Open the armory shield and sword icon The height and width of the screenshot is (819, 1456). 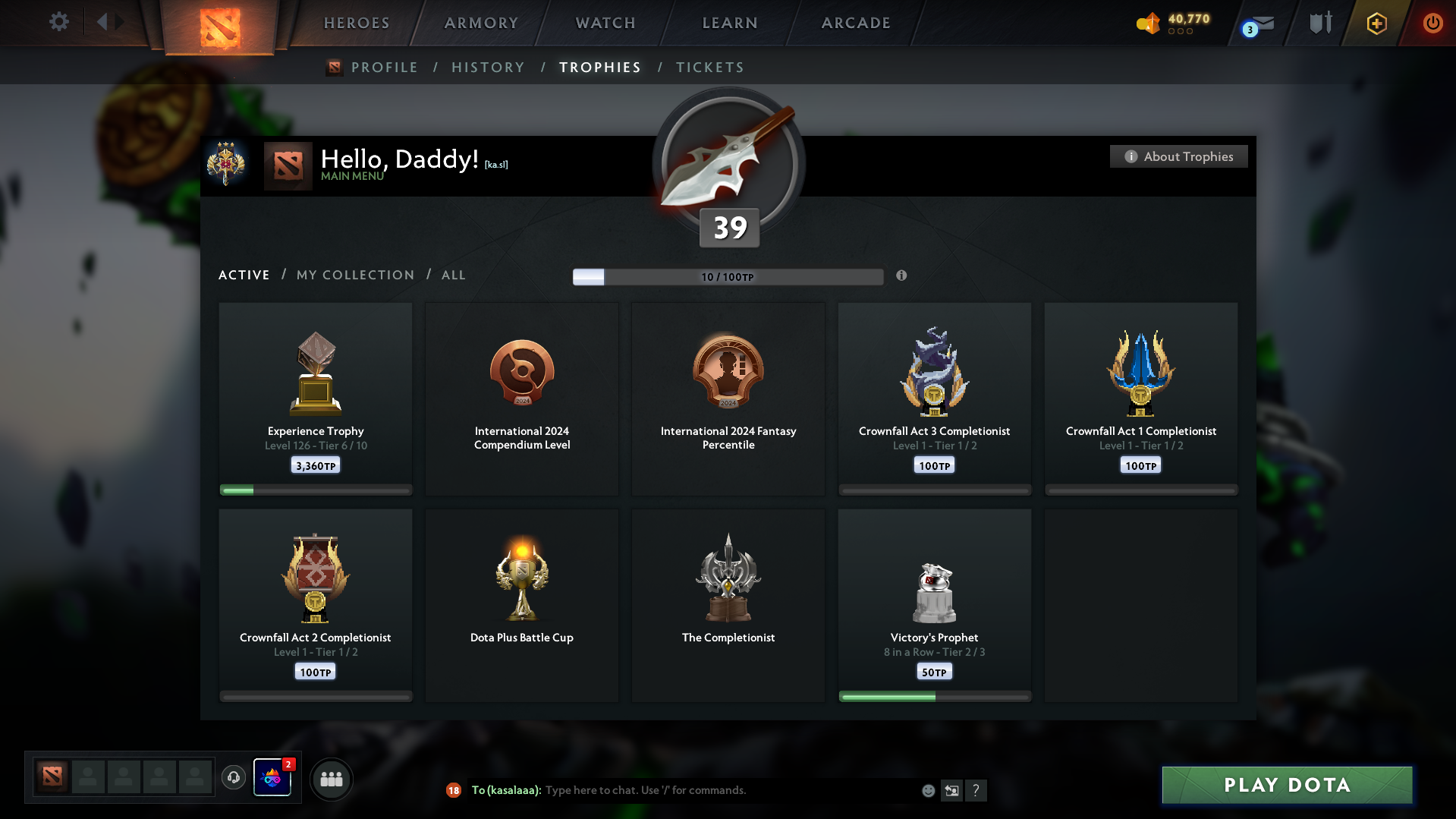point(1319,24)
